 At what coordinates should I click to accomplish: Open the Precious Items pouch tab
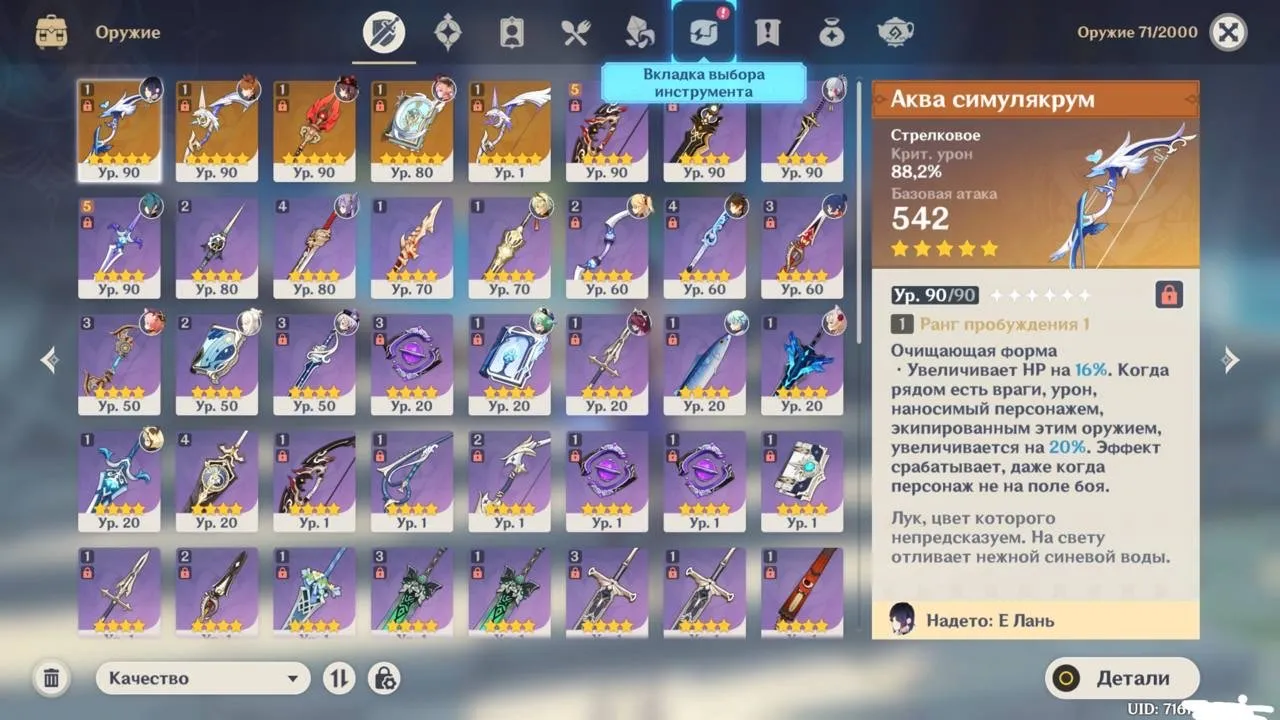click(x=831, y=31)
